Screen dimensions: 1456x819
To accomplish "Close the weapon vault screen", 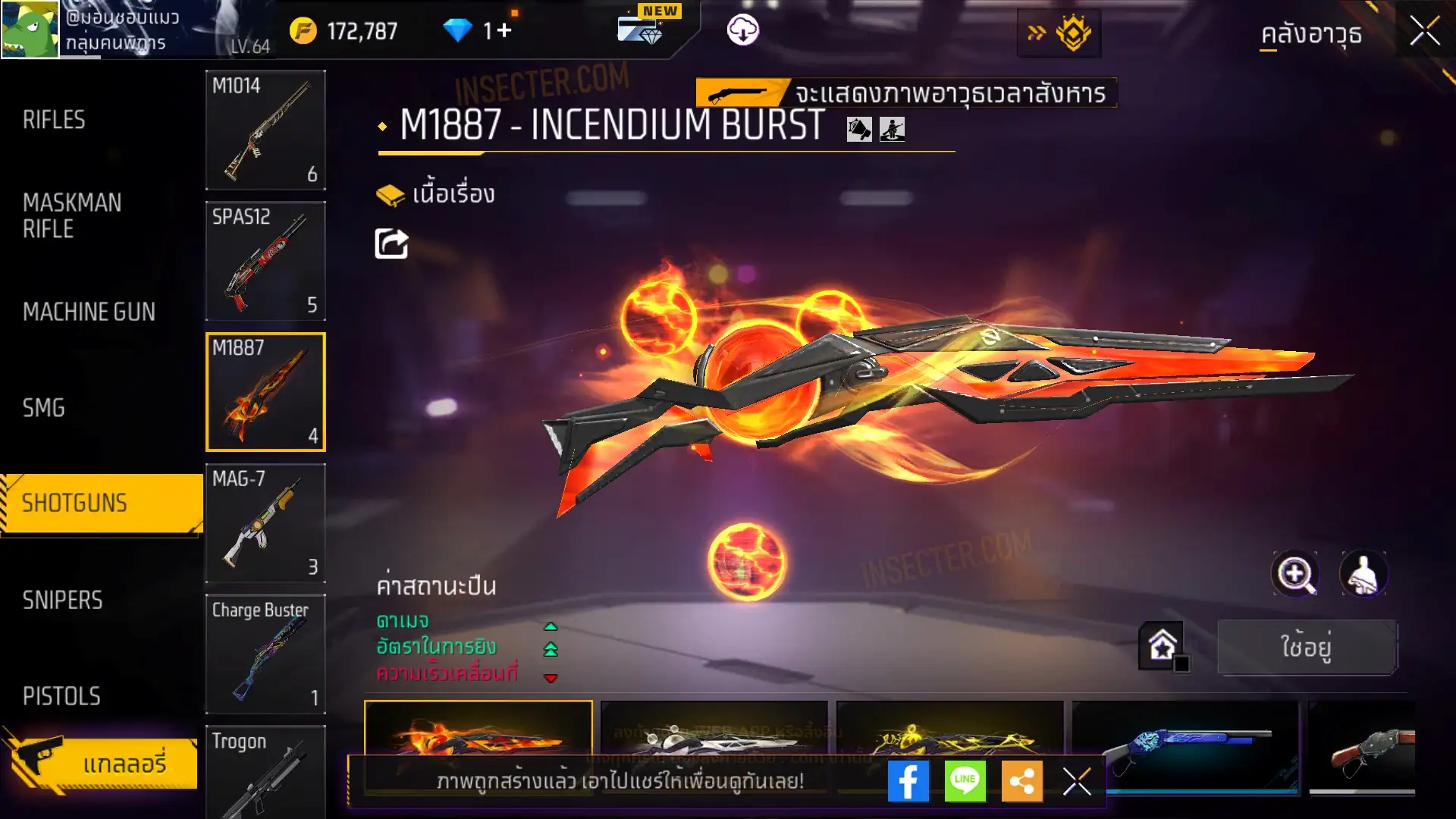I will click(1424, 32).
